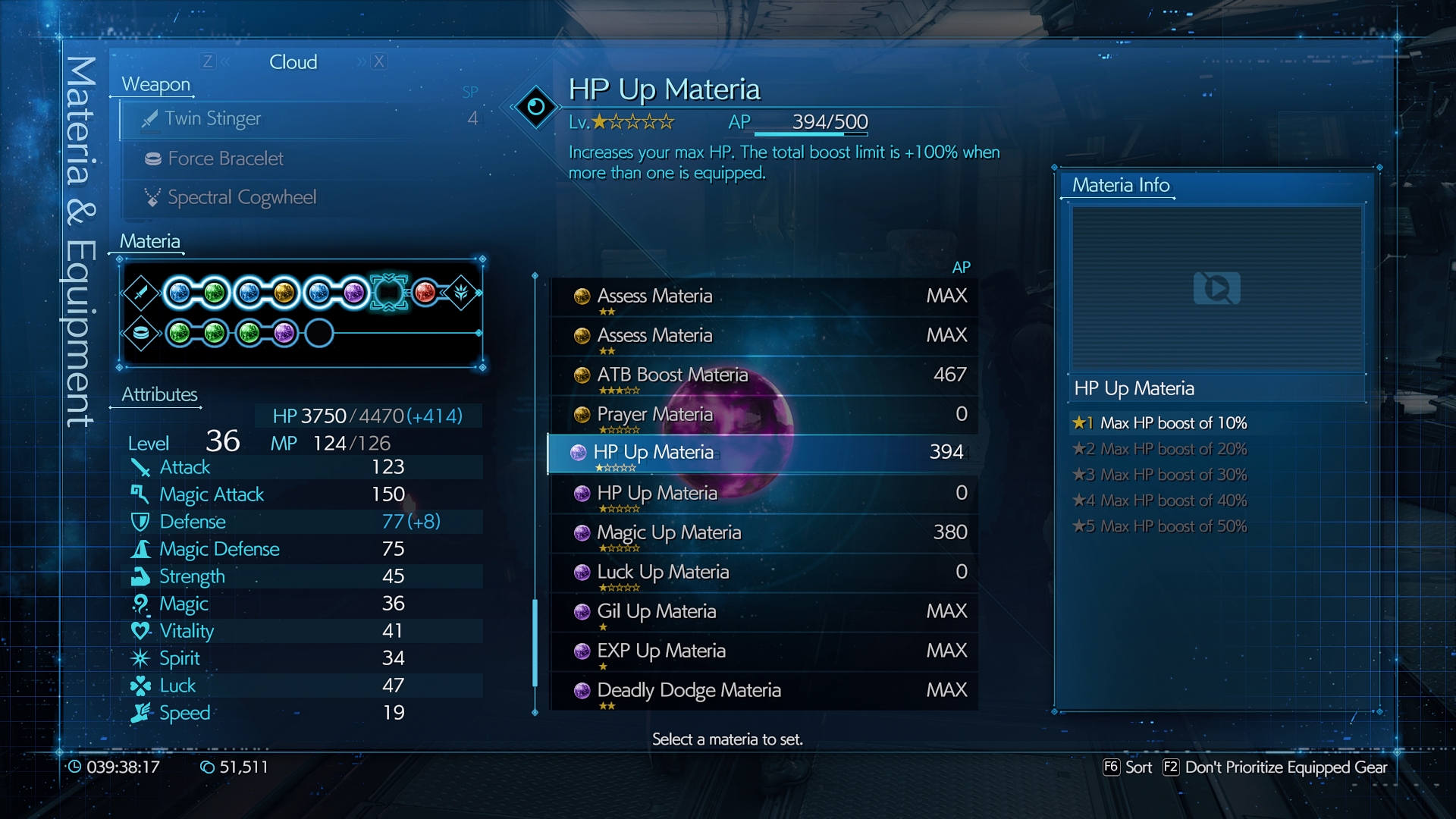Select Gil Up Materia
The width and height of the screenshot is (1456, 819).
click(762, 612)
